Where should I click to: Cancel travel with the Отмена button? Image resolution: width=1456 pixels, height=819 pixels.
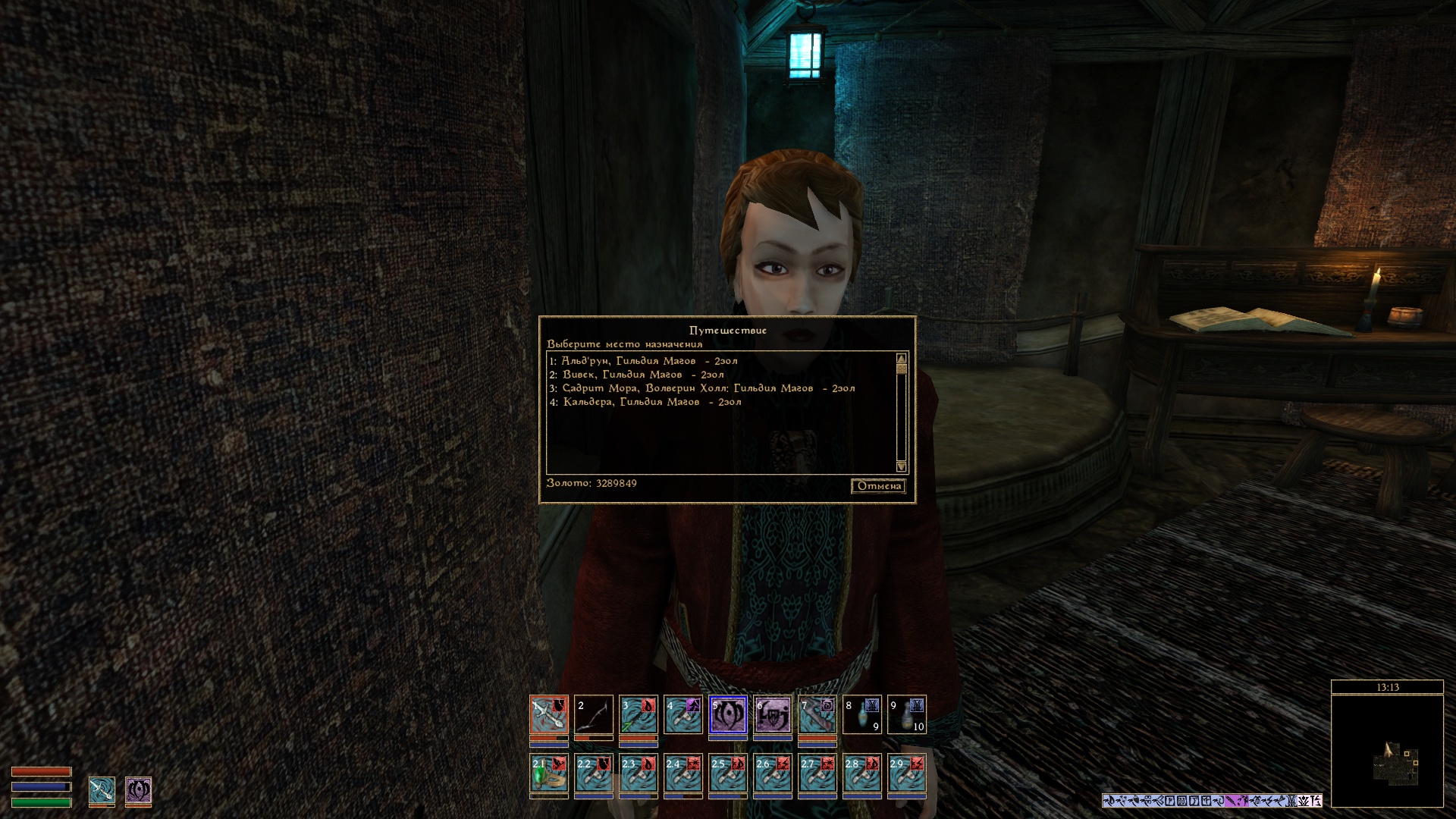coord(878,486)
